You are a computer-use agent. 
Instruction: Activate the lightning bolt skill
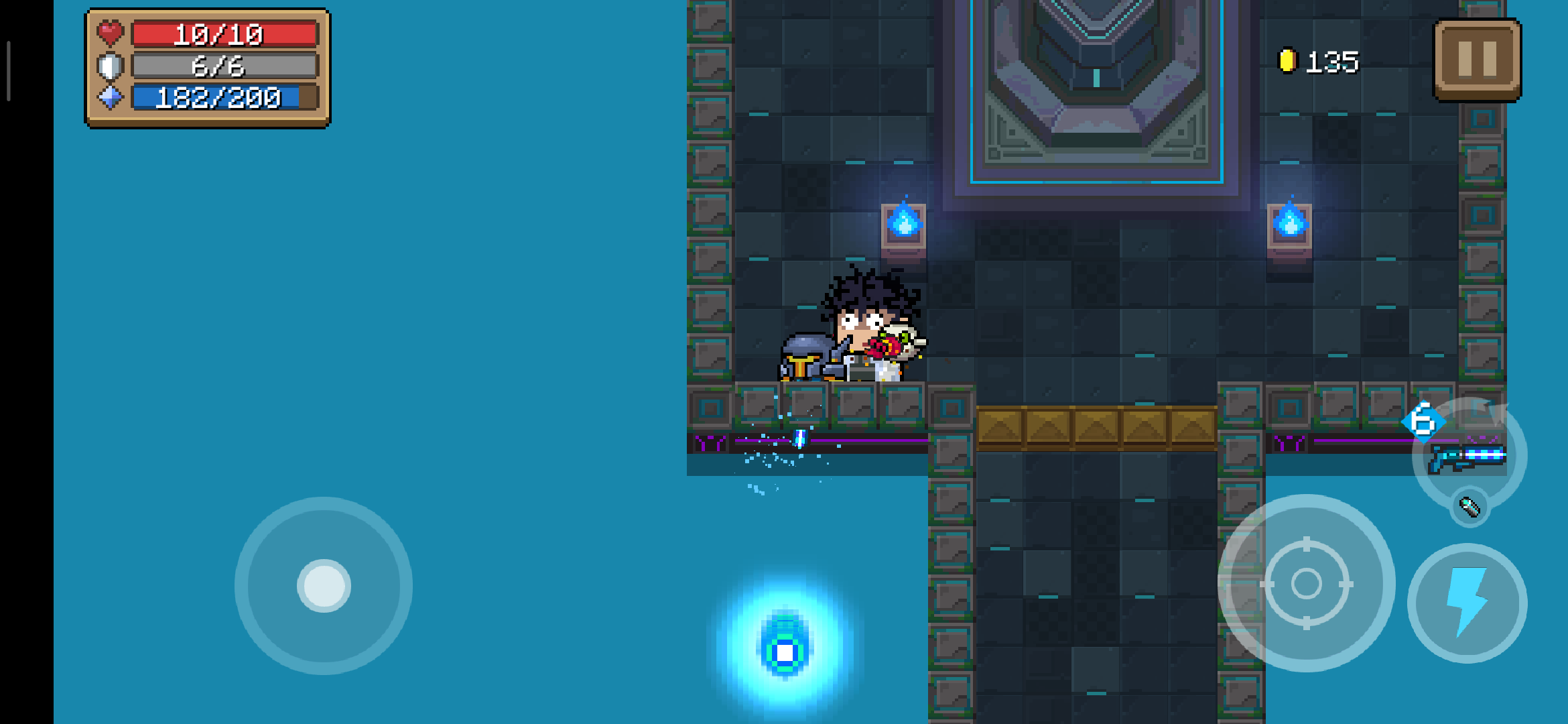[x=1467, y=603]
